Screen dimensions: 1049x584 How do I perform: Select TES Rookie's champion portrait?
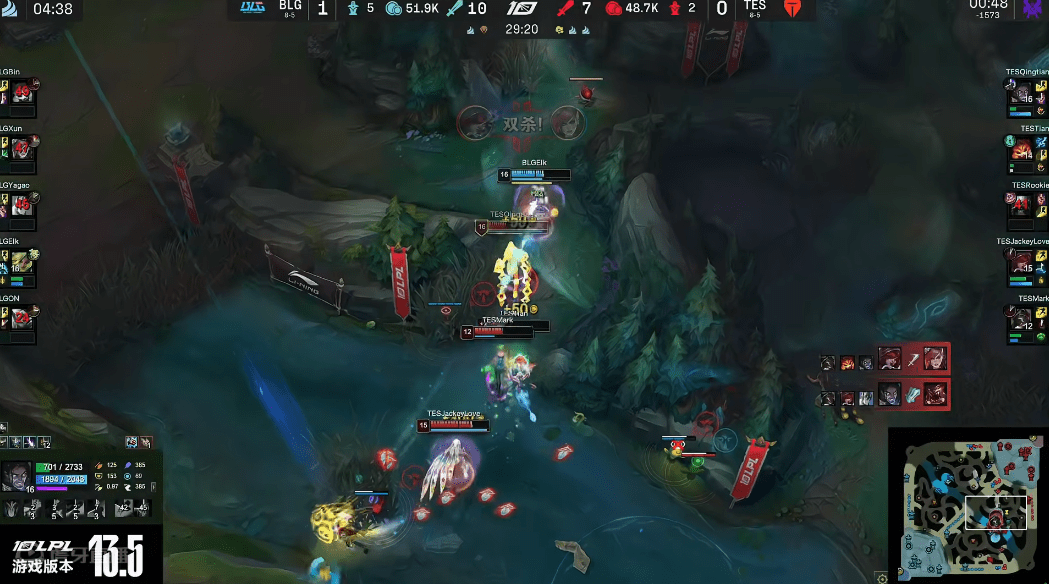[x=1025, y=207]
